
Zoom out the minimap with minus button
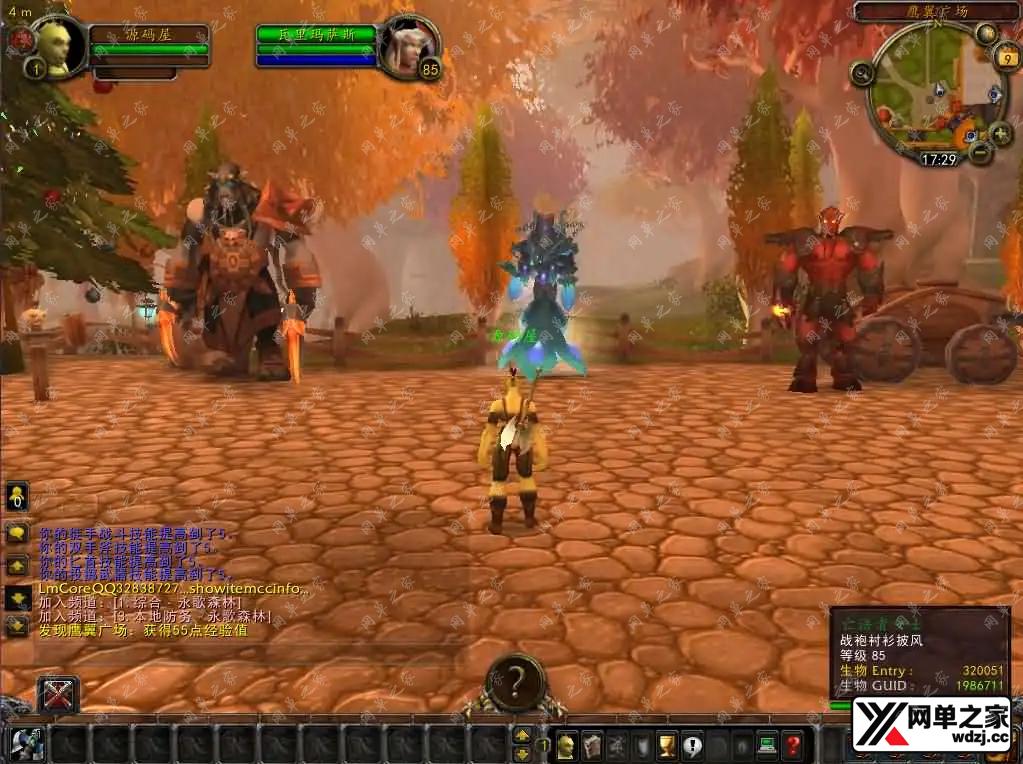pyautogui.click(x=981, y=152)
